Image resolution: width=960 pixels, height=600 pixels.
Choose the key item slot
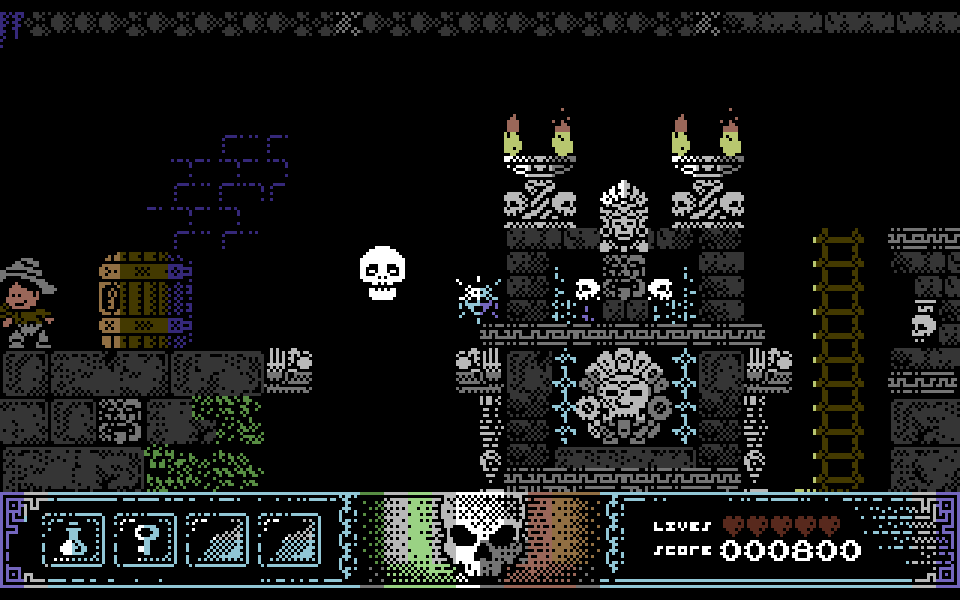(146, 540)
